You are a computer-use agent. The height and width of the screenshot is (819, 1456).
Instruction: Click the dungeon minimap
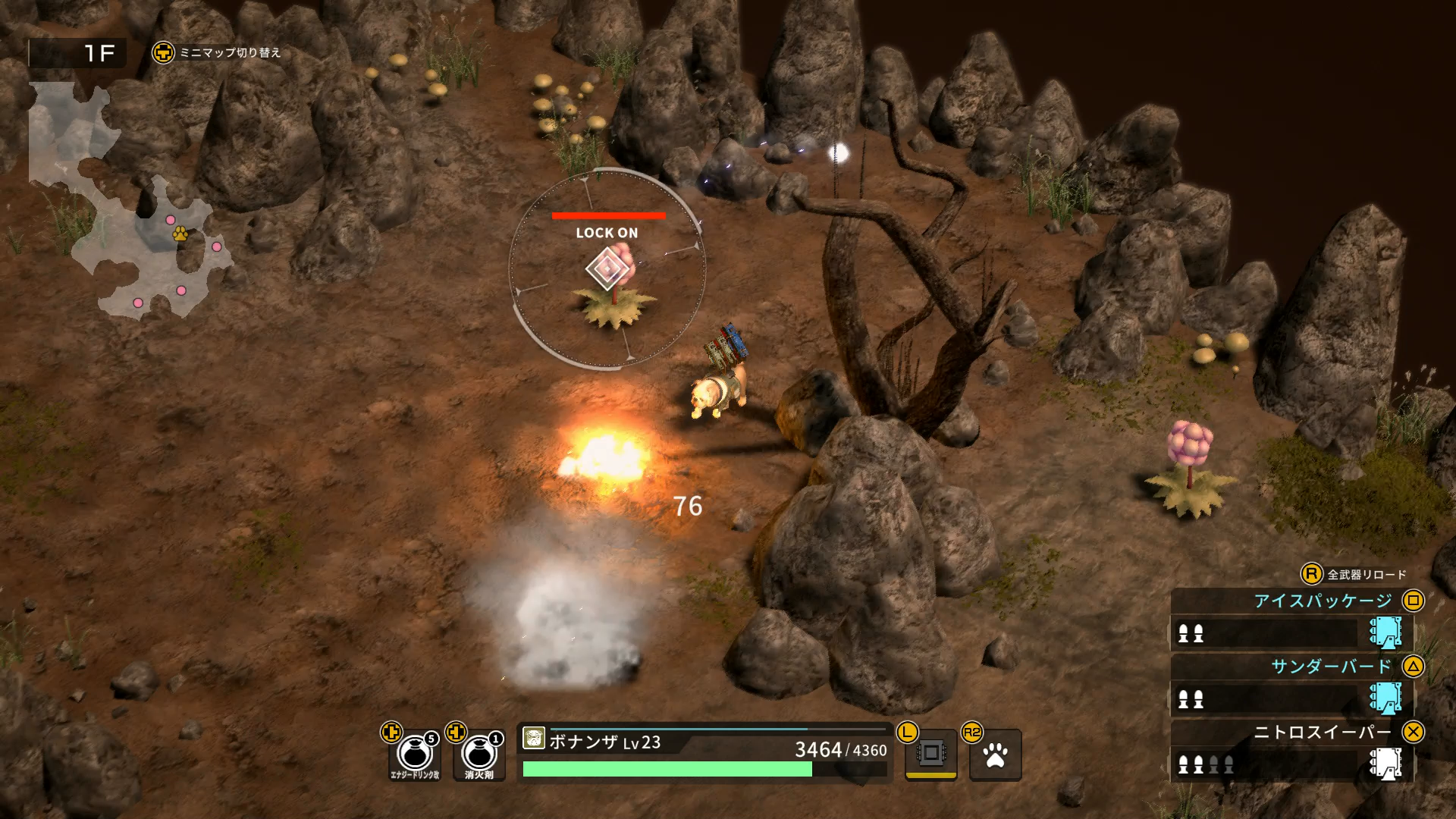point(129,201)
